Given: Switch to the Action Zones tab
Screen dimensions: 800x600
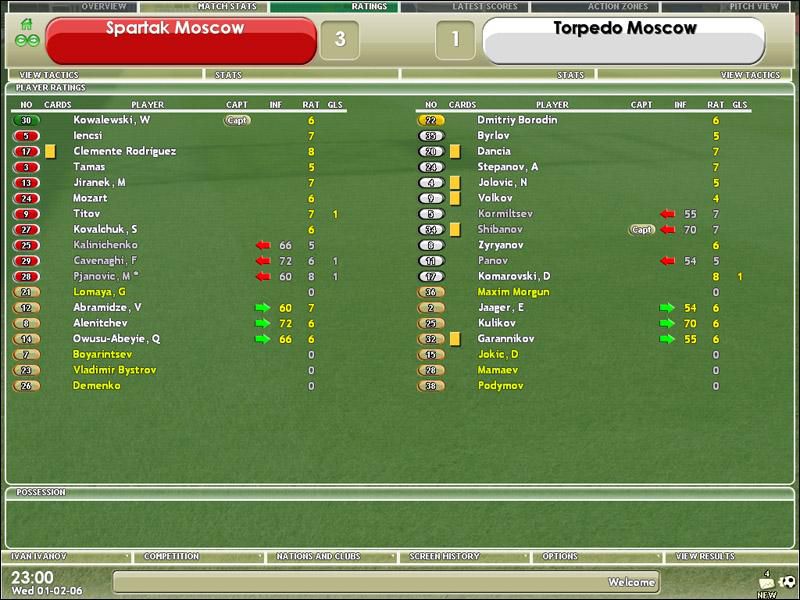Looking at the screenshot, I should (617, 7).
